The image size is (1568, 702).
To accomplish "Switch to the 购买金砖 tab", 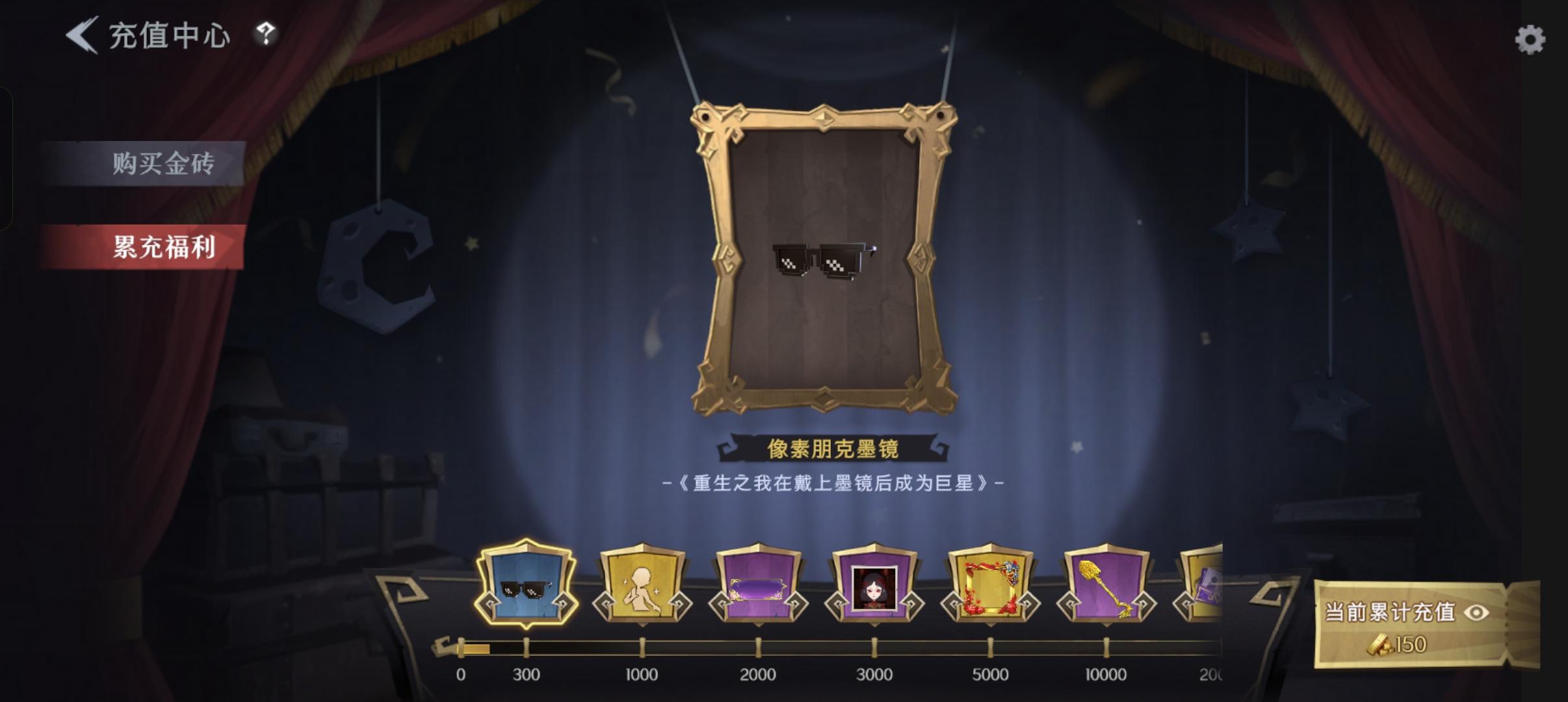I will pos(166,164).
